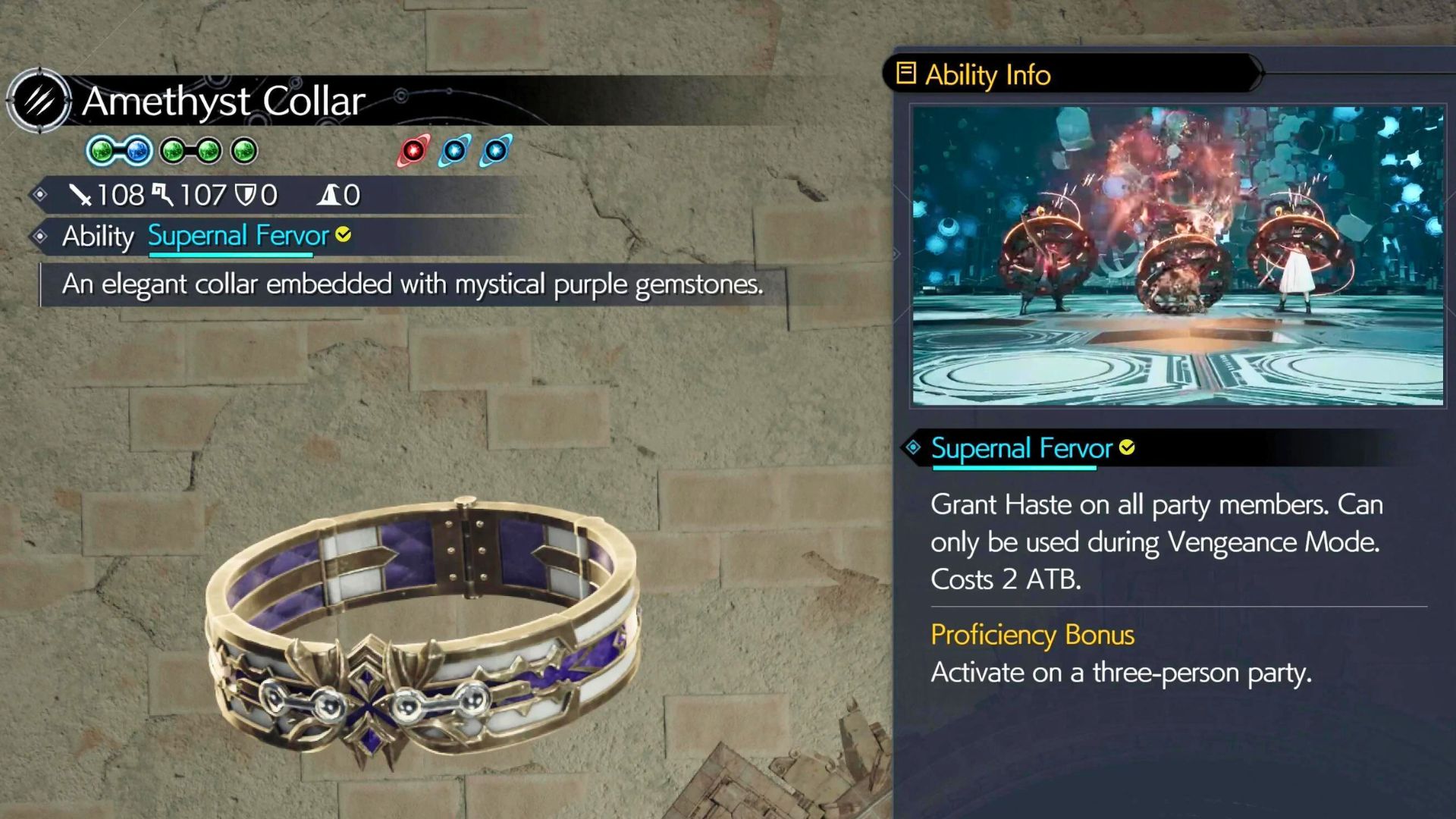Screen dimensions: 1456x819
Task: Select the Supernal Fervor ability under Amethyst Collar
Action: pos(238,236)
